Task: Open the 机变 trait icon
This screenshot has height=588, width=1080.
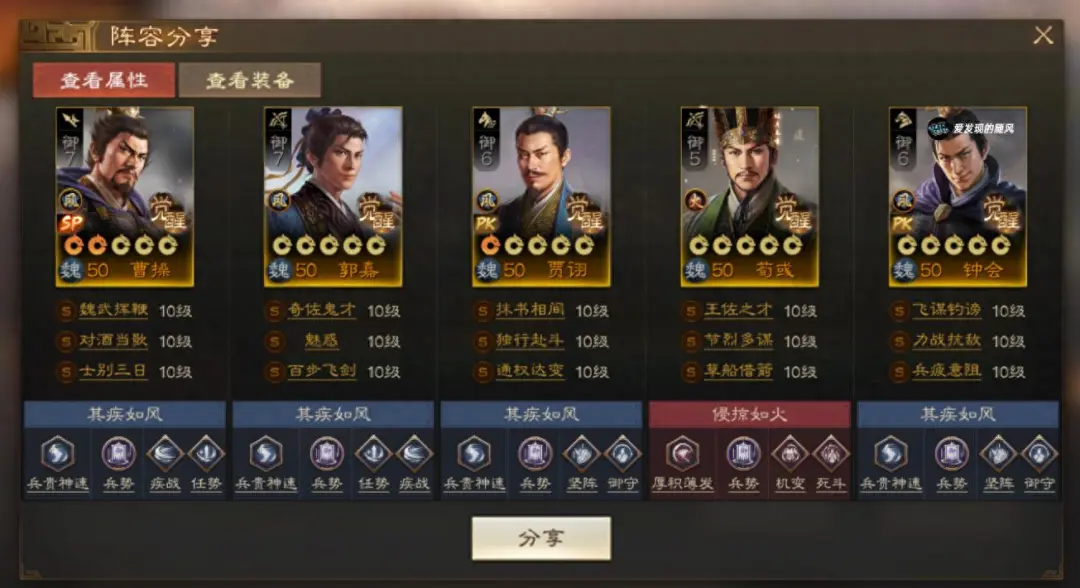Action: click(x=789, y=454)
